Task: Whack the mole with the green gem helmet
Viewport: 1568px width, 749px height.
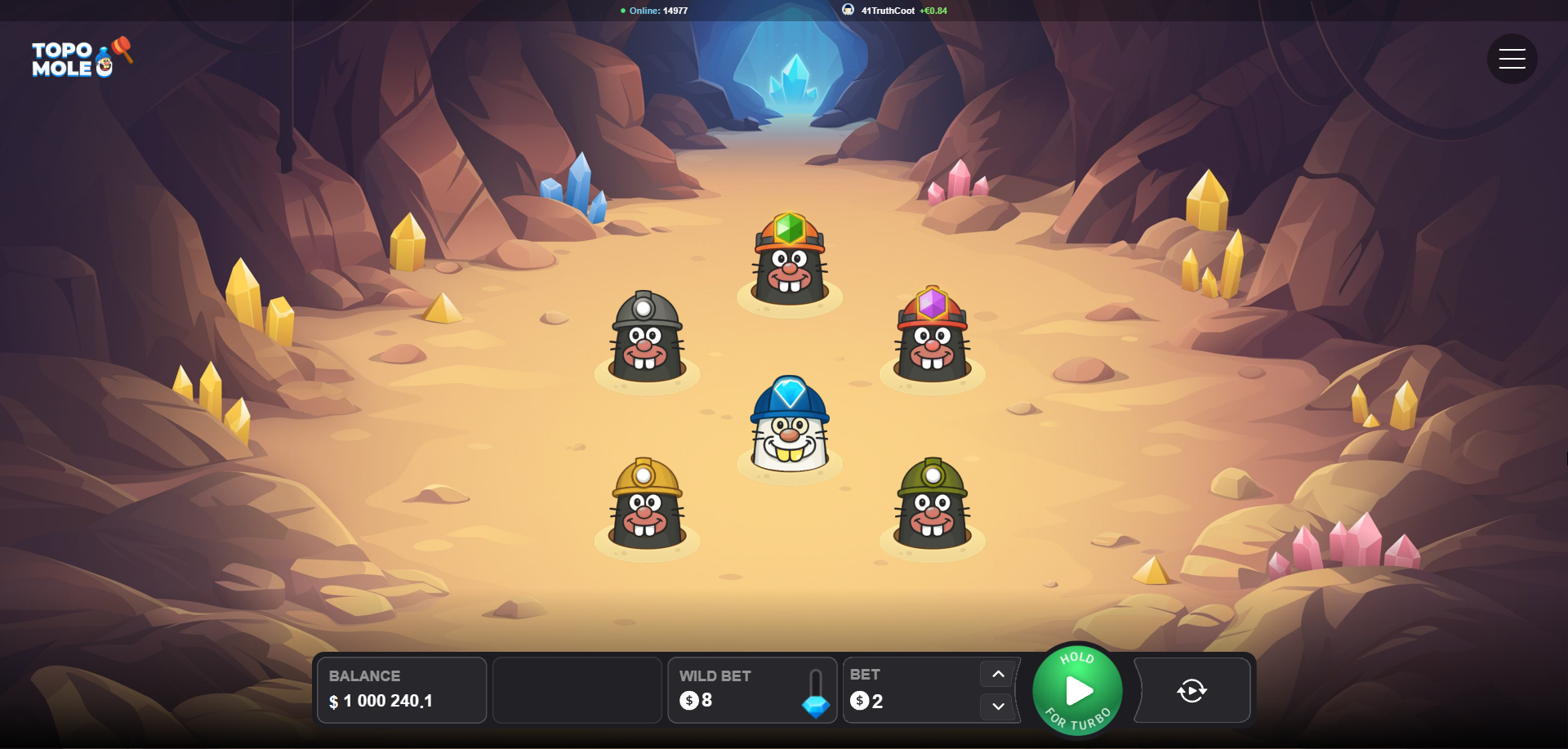Action: point(789,261)
